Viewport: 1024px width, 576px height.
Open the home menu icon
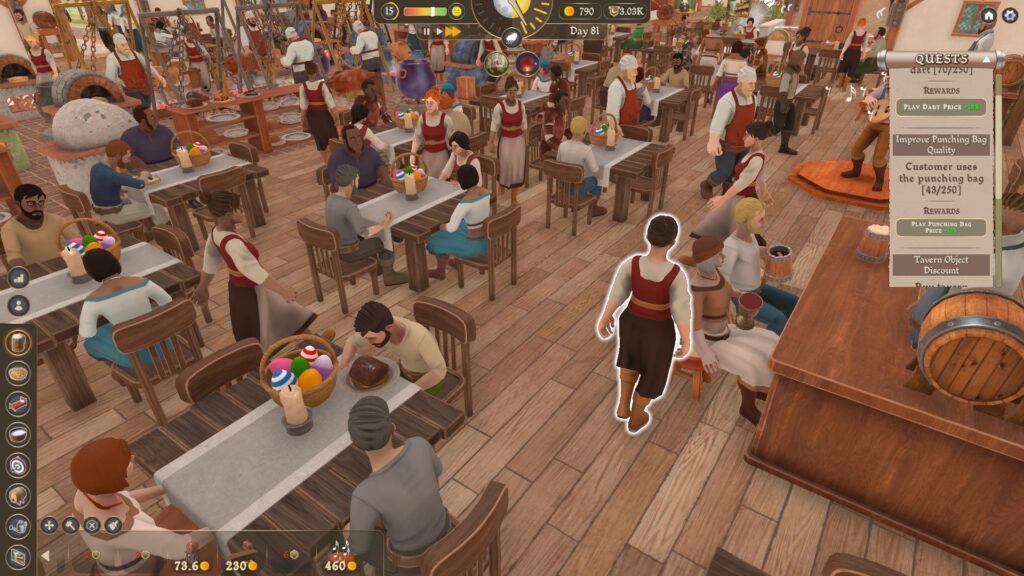coord(988,15)
